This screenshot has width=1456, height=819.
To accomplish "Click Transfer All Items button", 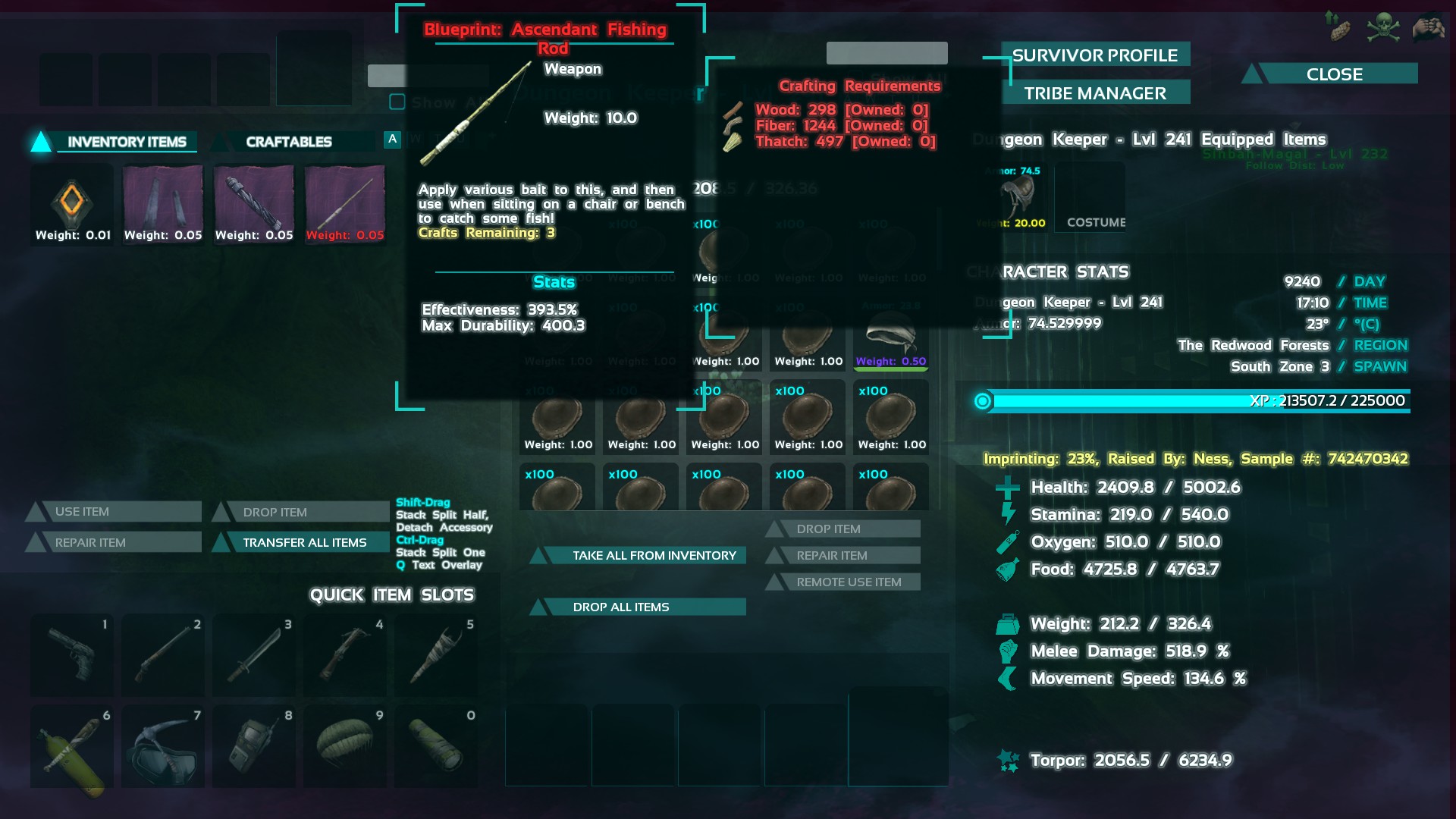I will pyautogui.click(x=304, y=542).
